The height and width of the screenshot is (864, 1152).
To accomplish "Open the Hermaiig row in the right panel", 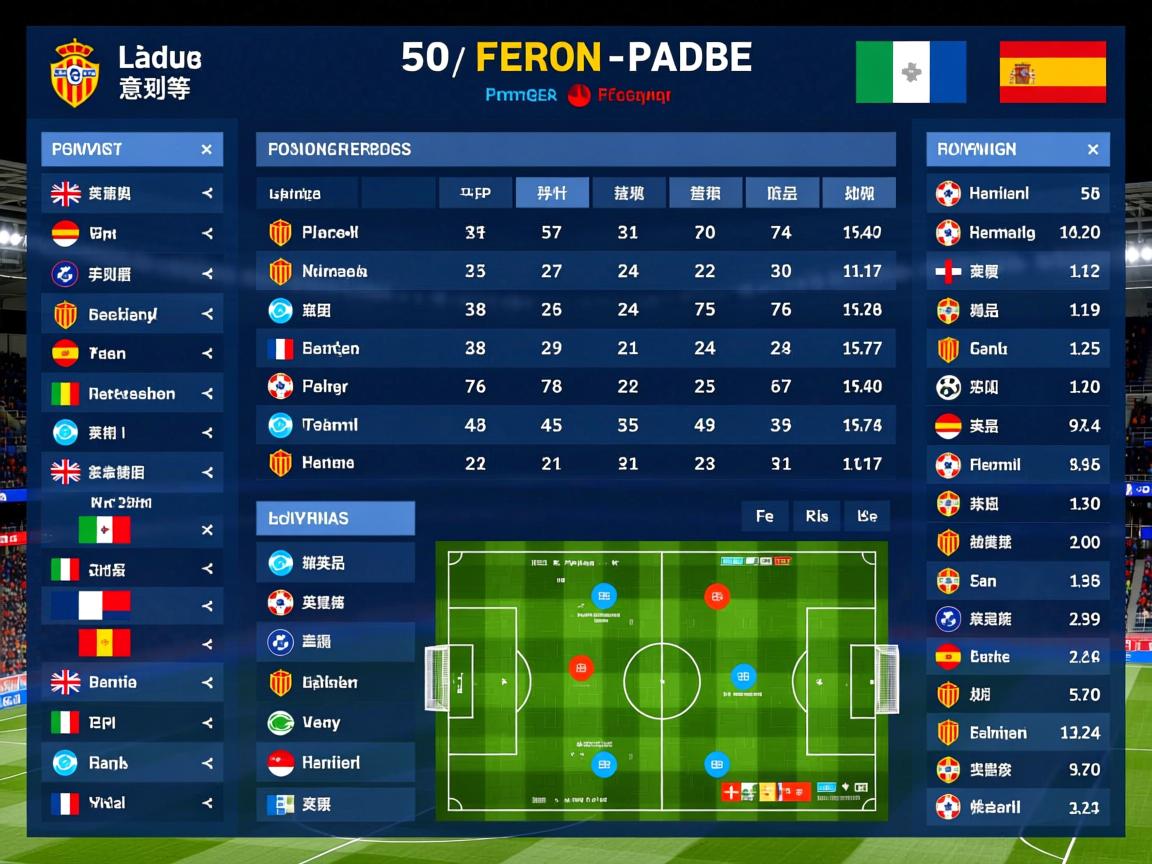I will [1017, 233].
